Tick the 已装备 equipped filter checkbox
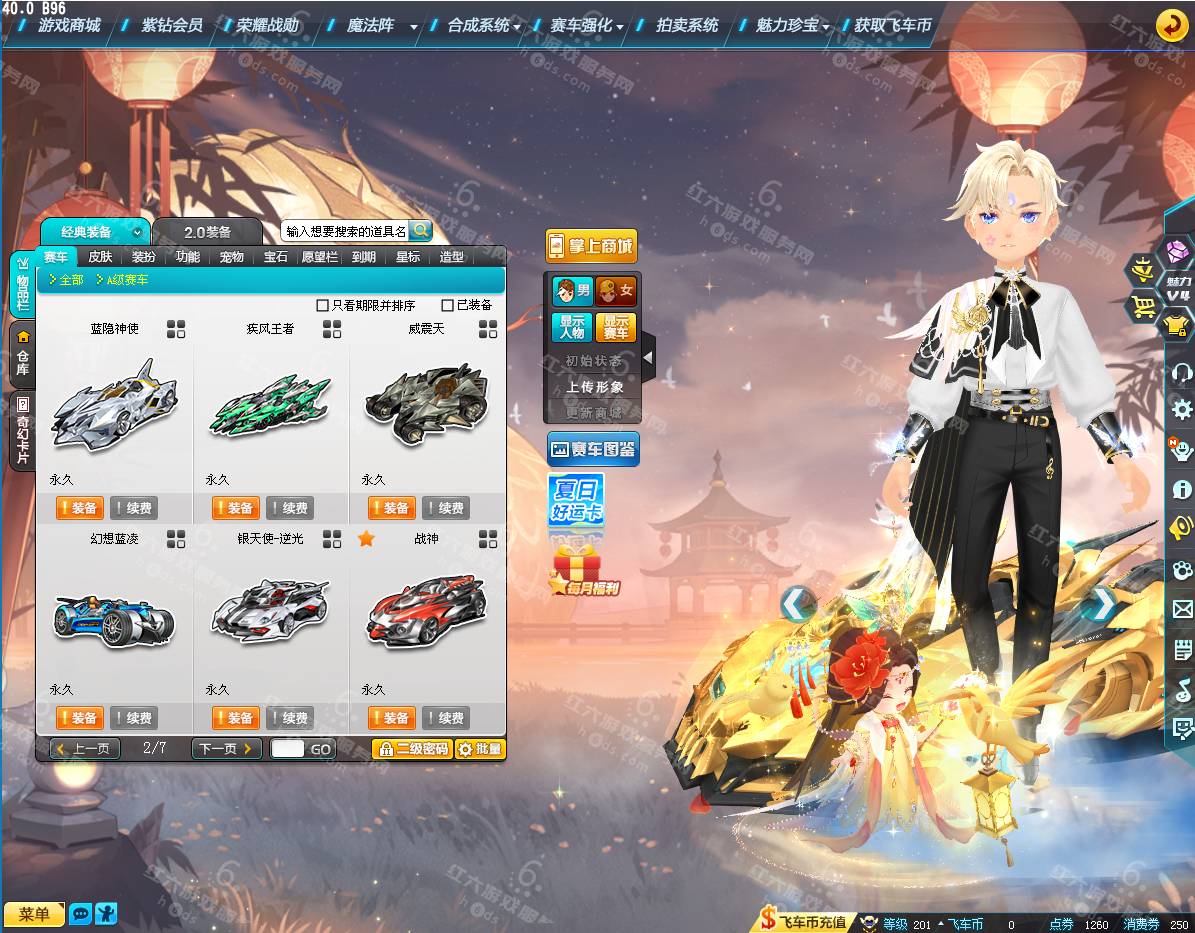1195x933 pixels. click(x=448, y=305)
